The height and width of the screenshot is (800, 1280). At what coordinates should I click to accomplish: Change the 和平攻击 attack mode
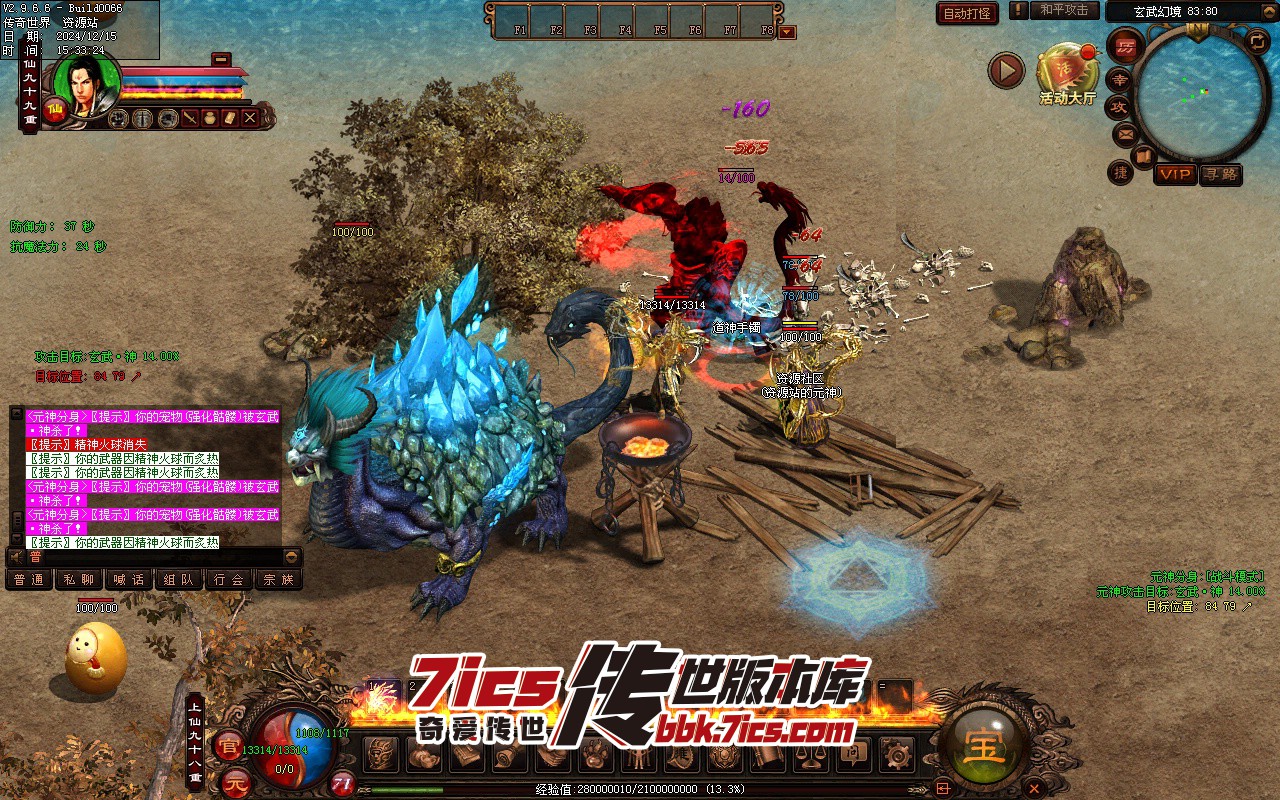pyautogui.click(x=1064, y=11)
